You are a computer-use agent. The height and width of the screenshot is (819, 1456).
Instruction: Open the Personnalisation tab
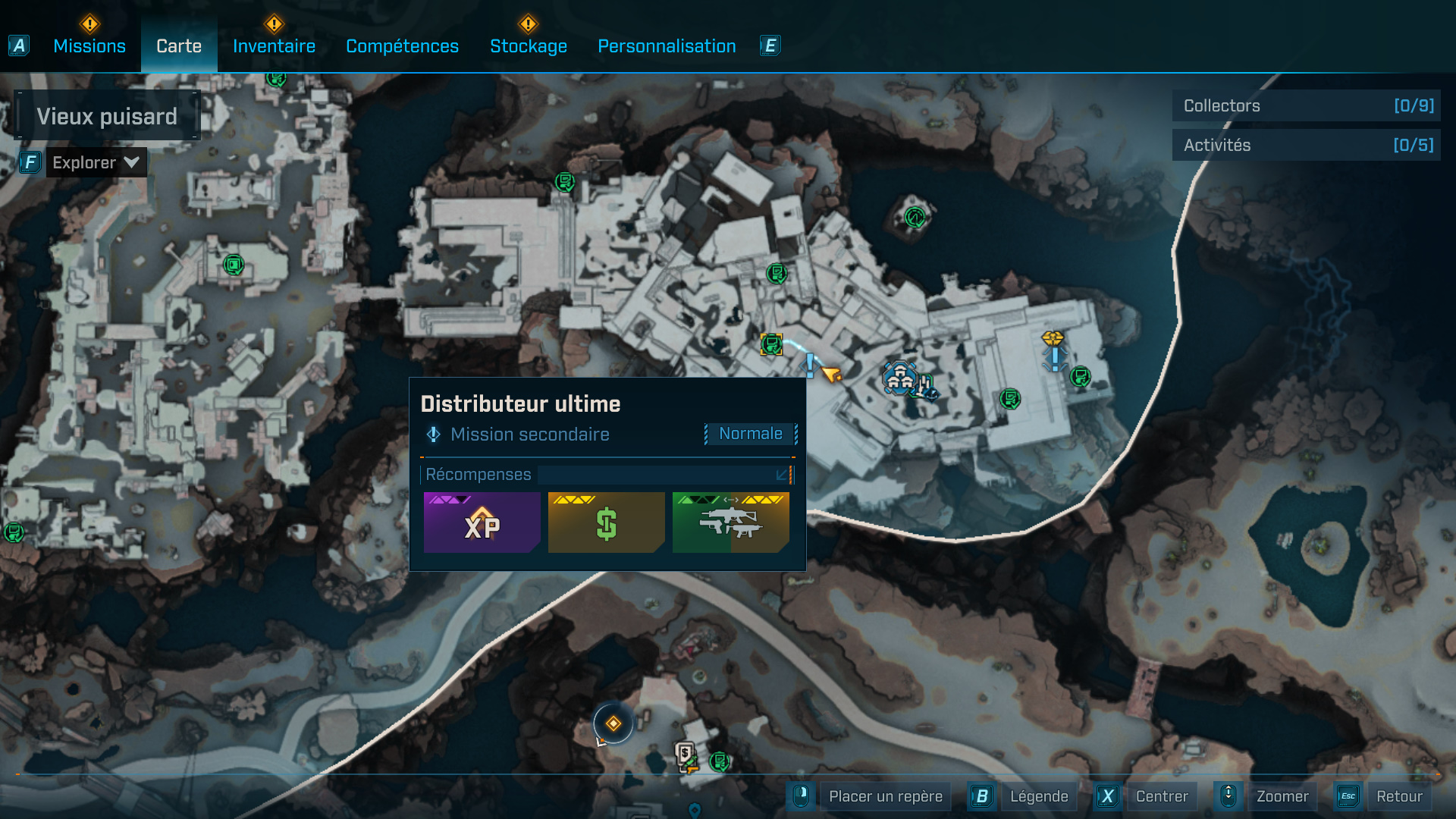(x=667, y=46)
